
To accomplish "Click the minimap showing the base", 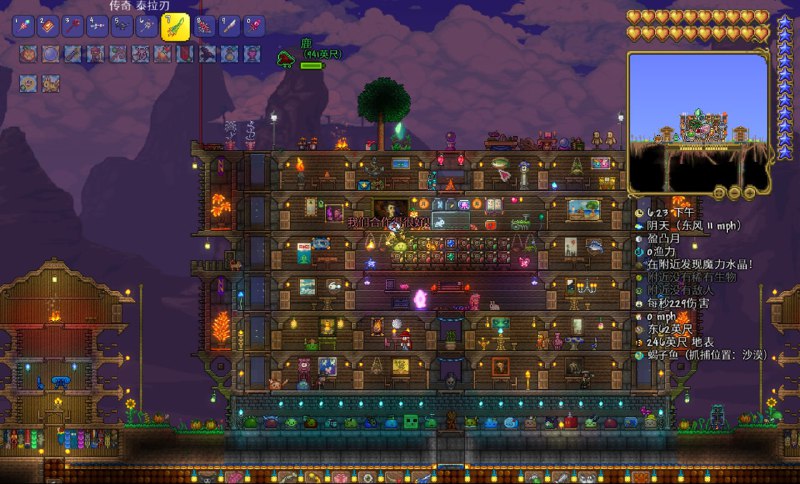I will (x=697, y=120).
